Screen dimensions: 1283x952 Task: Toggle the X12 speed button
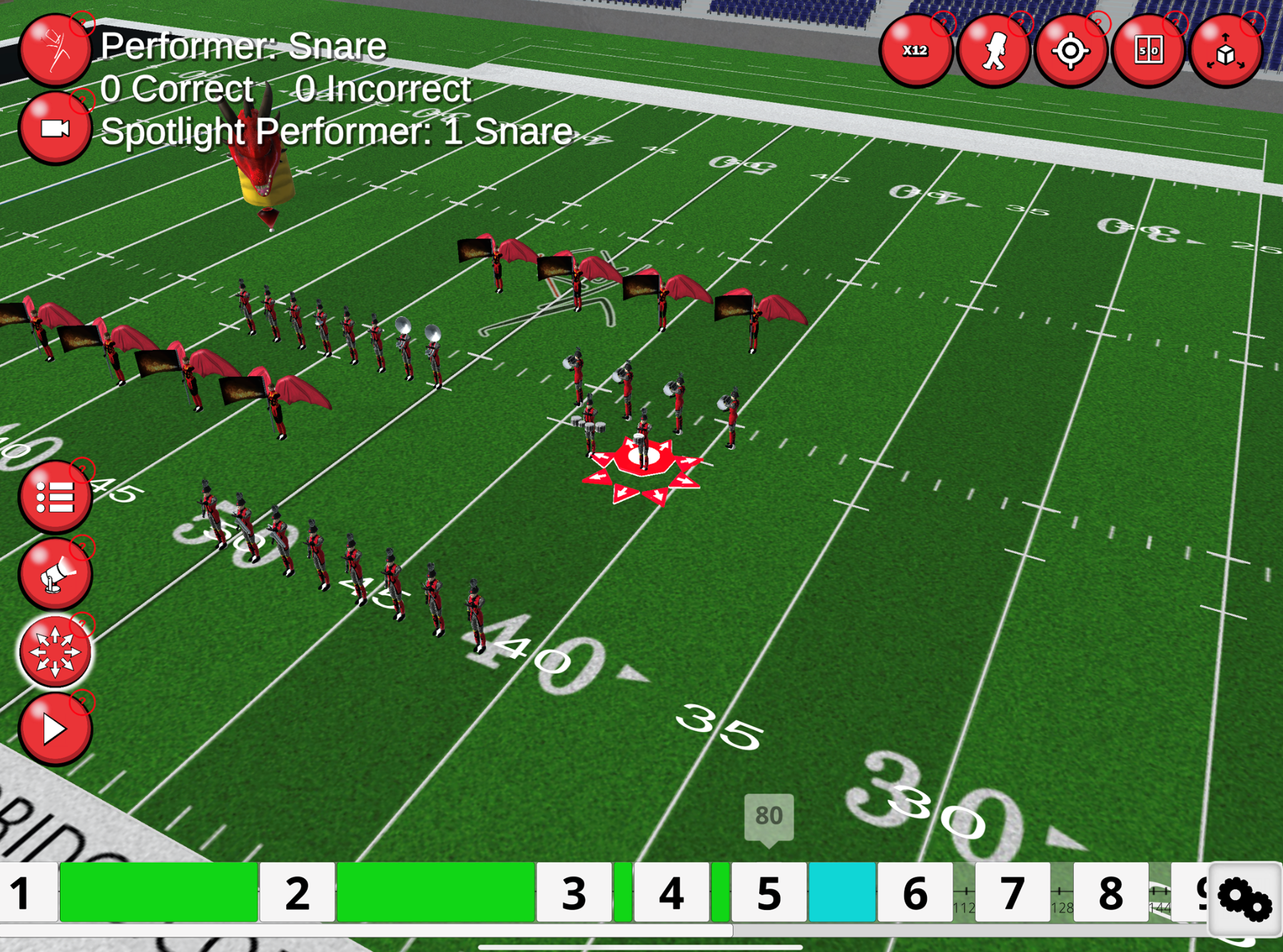pos(916,51)
